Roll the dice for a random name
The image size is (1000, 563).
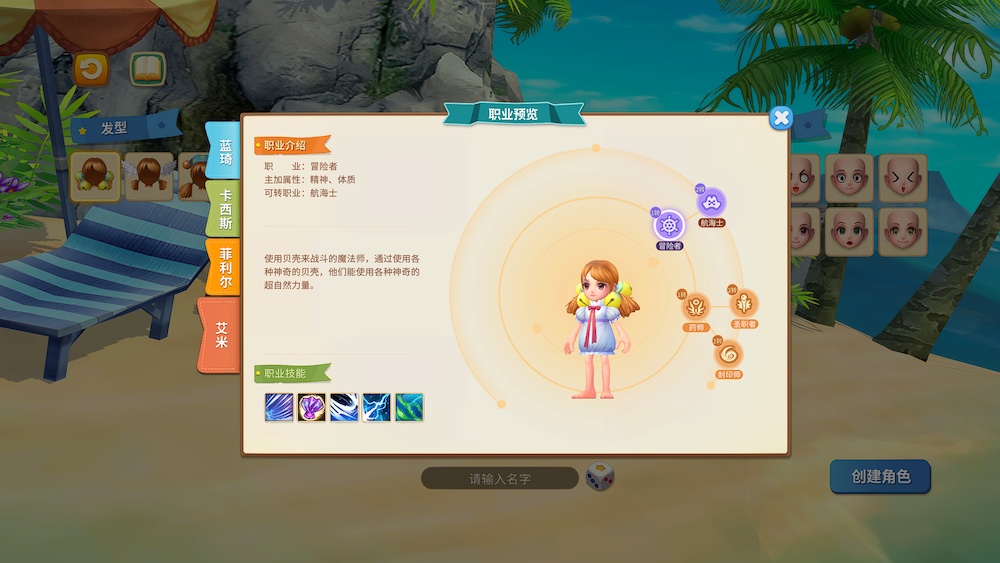coord(600,477)
